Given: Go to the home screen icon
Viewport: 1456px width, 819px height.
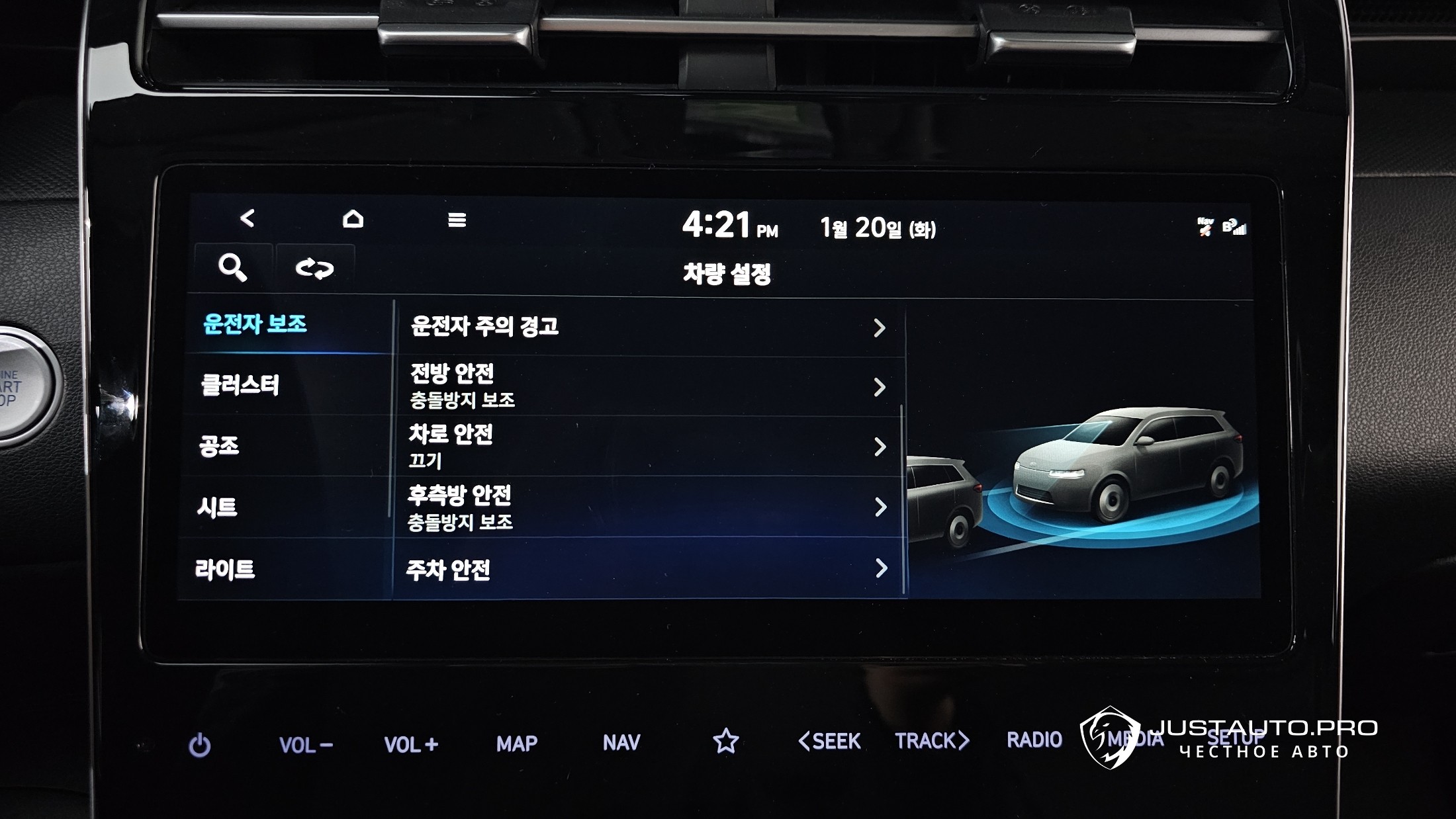Looking at the screenshot, I should pos(353,219).
